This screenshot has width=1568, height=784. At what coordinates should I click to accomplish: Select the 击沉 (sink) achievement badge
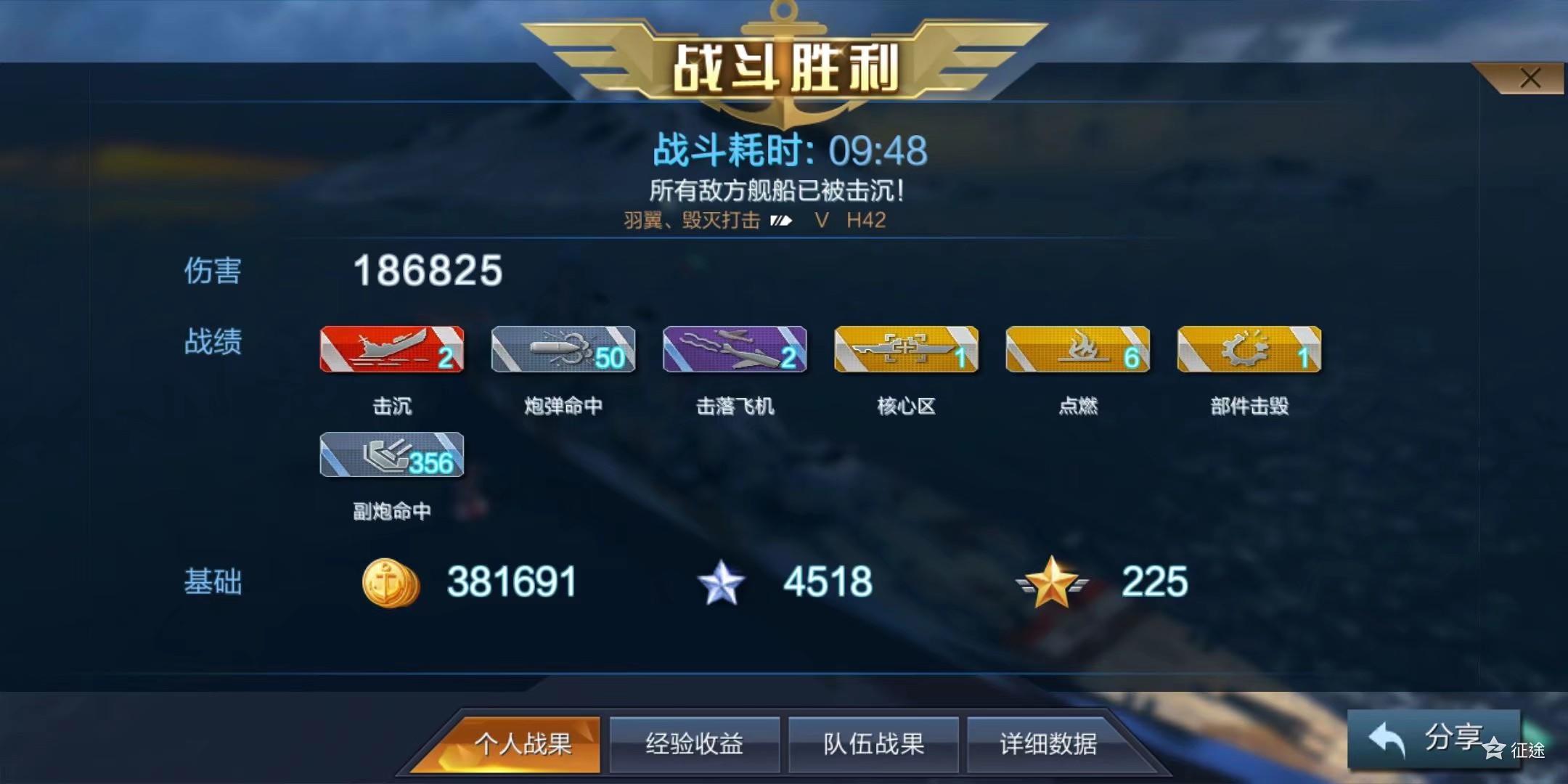[x=391, y=349]
